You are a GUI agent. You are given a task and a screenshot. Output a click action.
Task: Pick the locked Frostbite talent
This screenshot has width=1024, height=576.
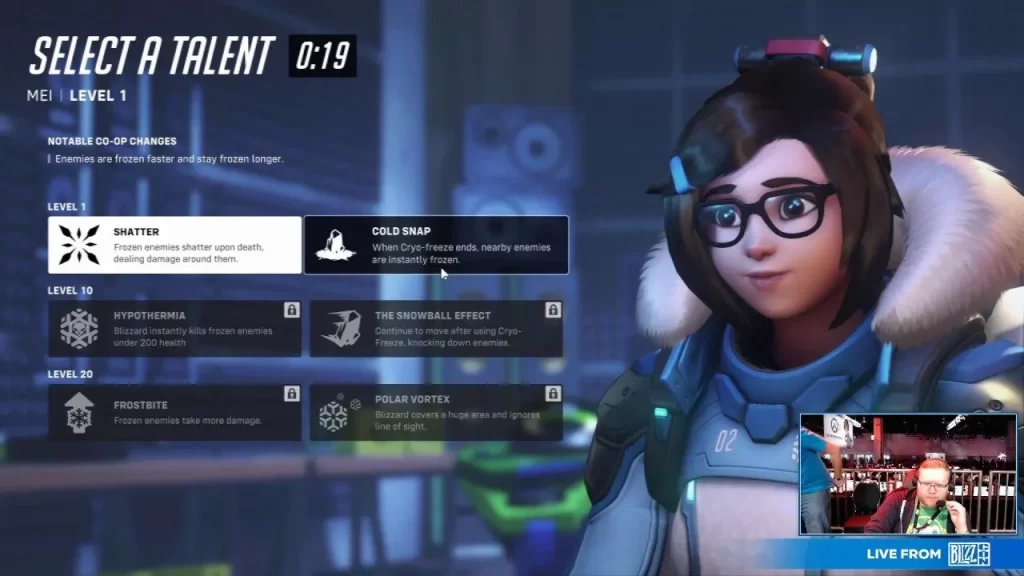pyautogui.click(x=175, y=413)
